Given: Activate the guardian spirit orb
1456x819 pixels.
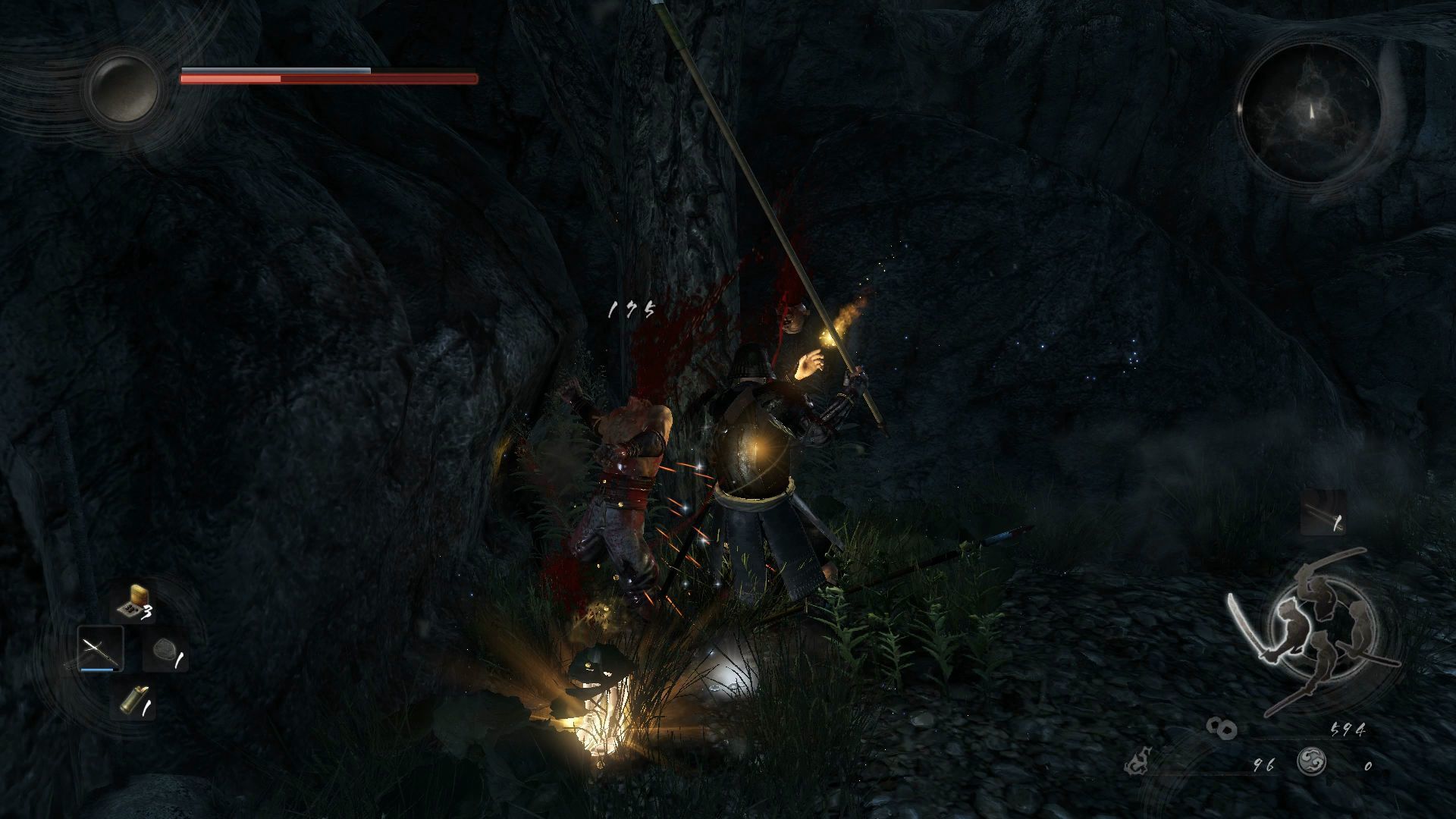Looking at the screenshot, I should pyautogui.click(x=123, y=89).
